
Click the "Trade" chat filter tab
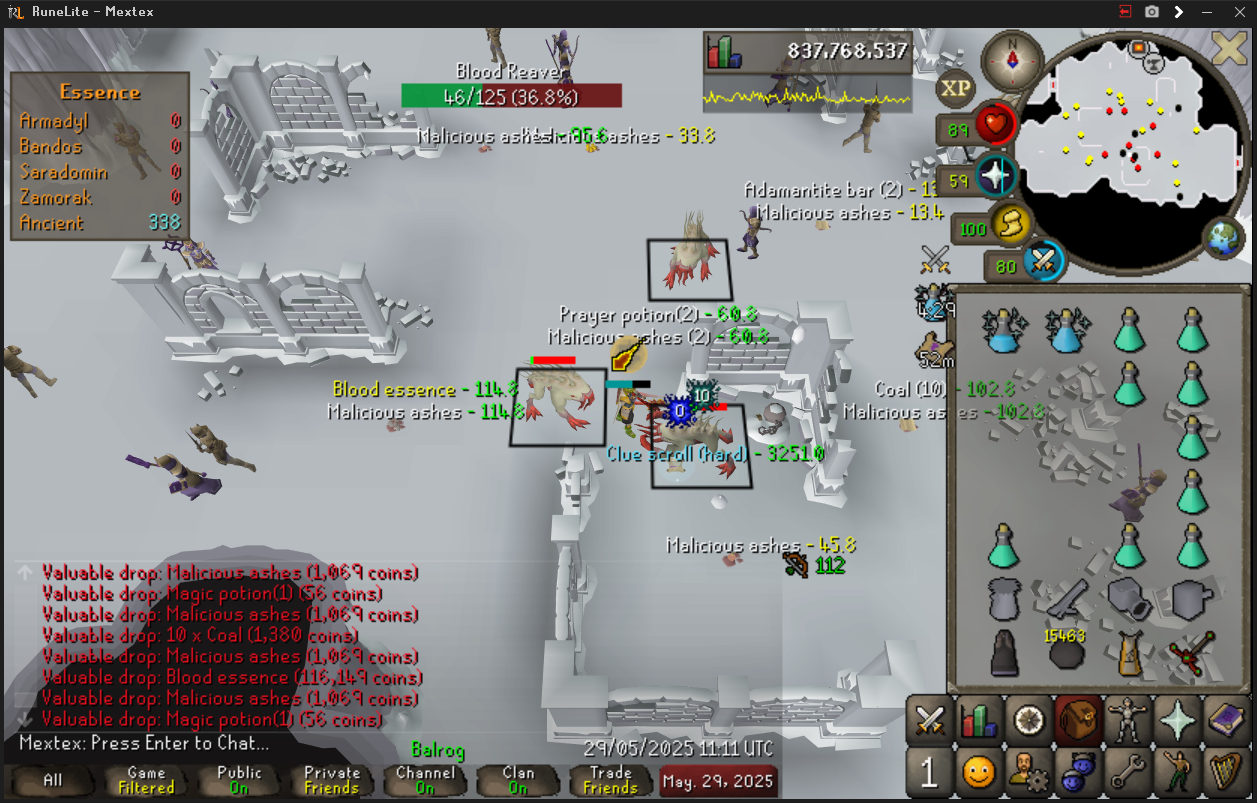pyautogui.click(x=610, y=780)
